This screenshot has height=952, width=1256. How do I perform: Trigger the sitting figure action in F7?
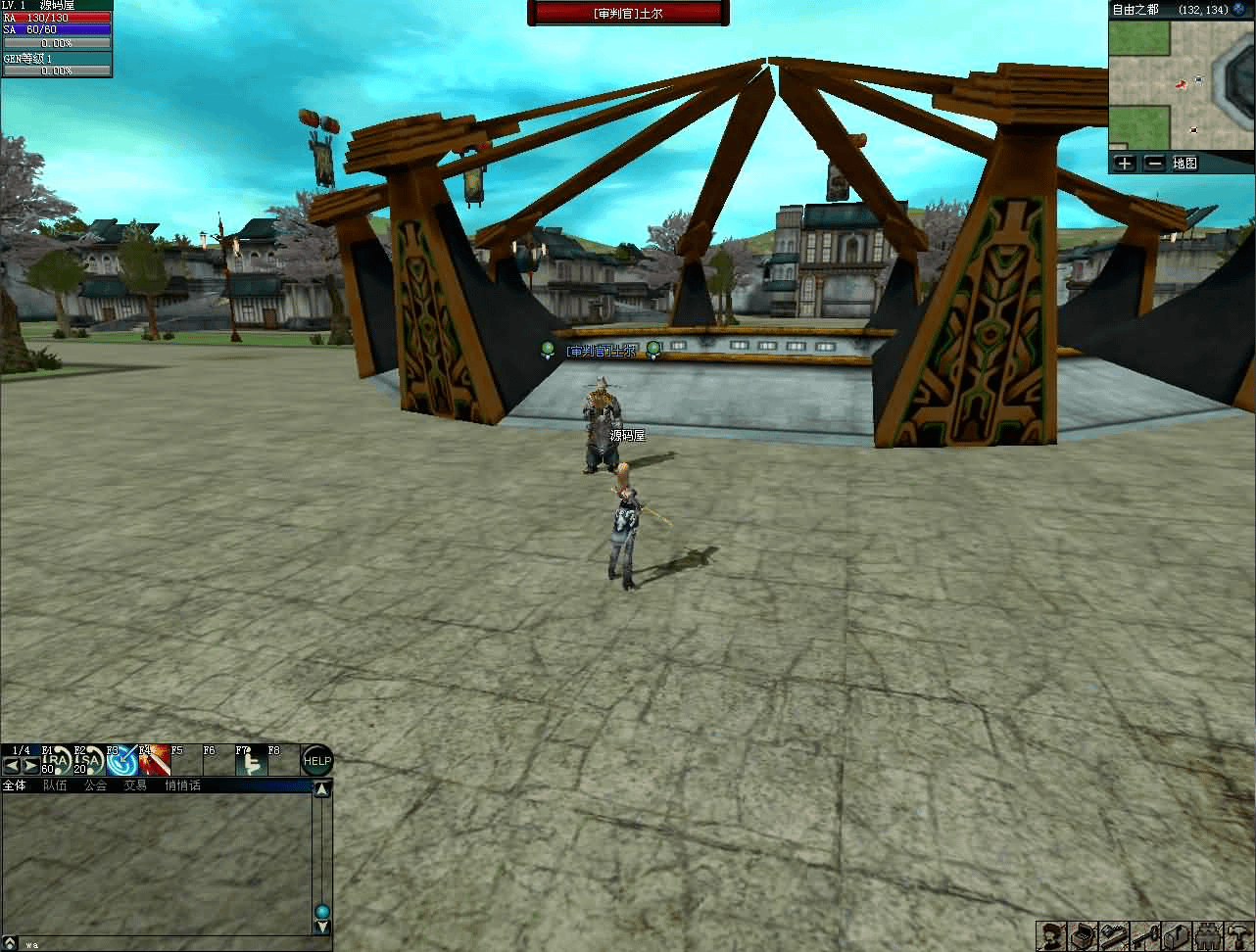[x=251, y=761]
